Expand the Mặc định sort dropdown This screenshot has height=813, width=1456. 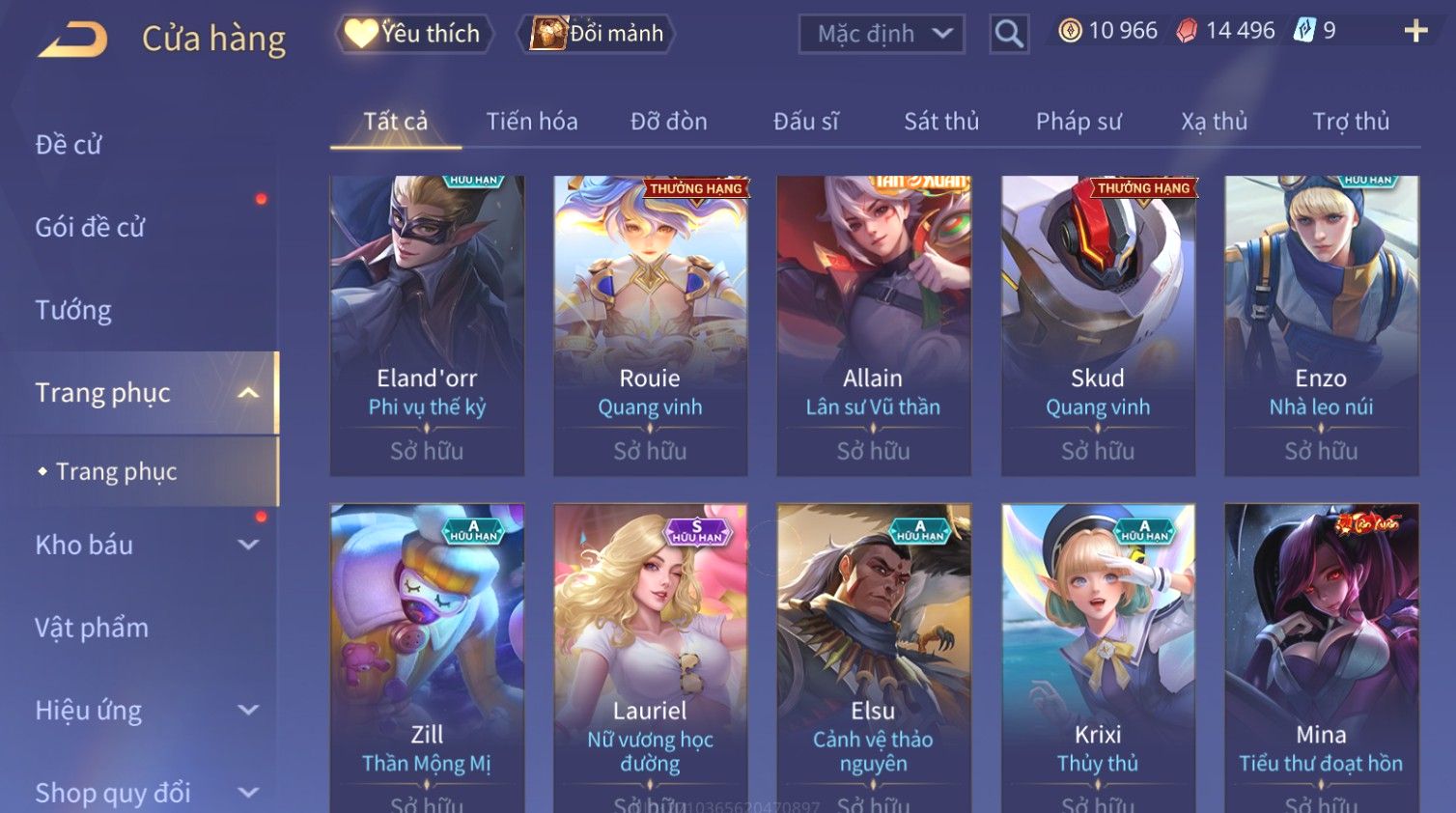pos(882,35)
